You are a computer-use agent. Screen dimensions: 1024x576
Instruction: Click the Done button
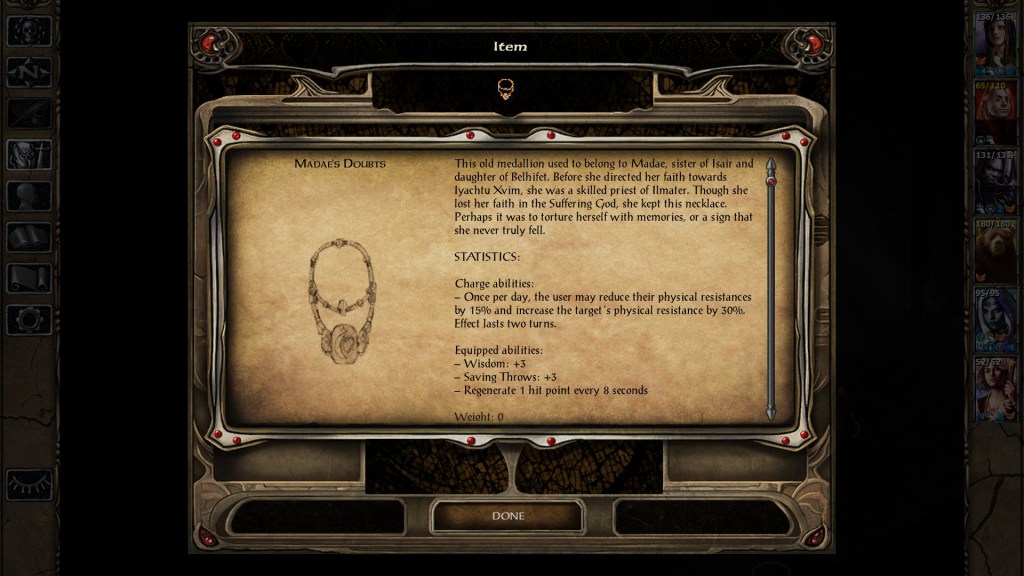click(x=507, y=516)
